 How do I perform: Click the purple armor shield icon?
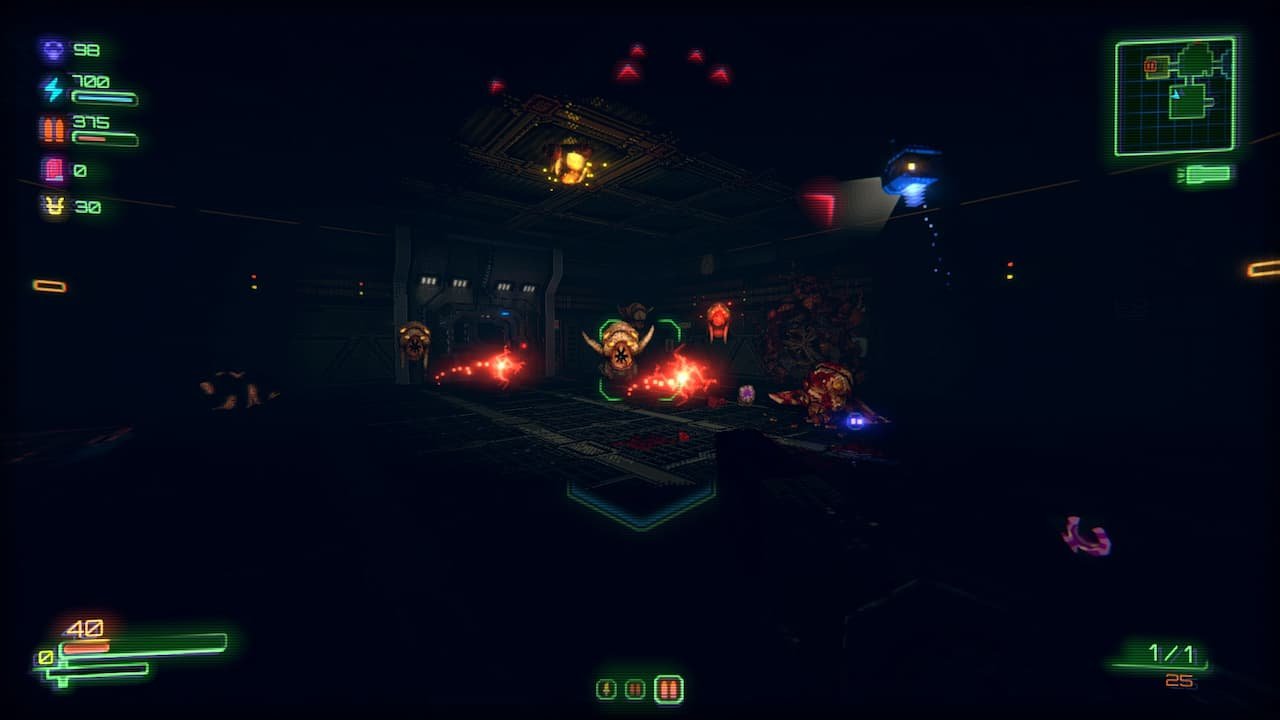click(52, 49)
